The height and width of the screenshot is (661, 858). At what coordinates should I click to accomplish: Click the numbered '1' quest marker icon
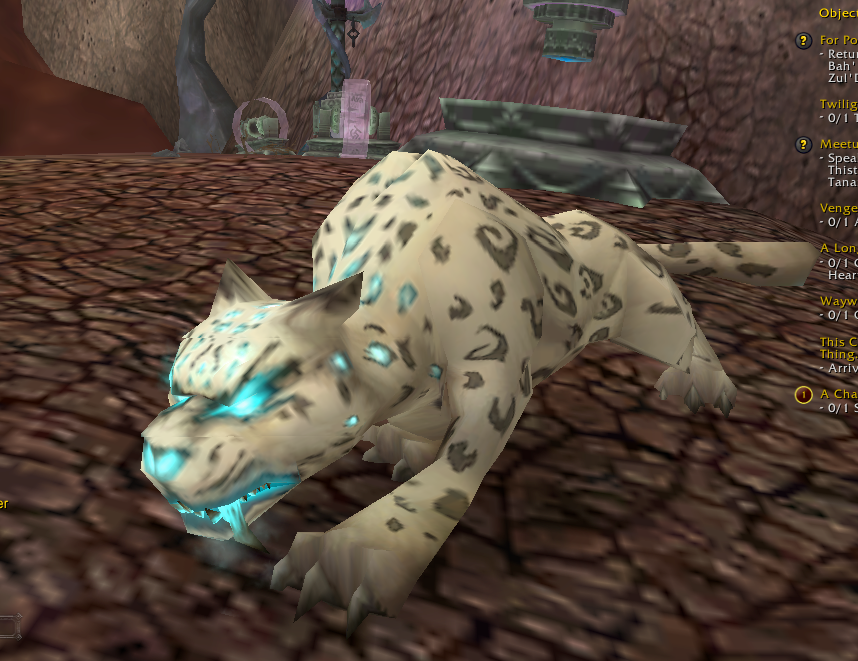[x=803, y=394]
